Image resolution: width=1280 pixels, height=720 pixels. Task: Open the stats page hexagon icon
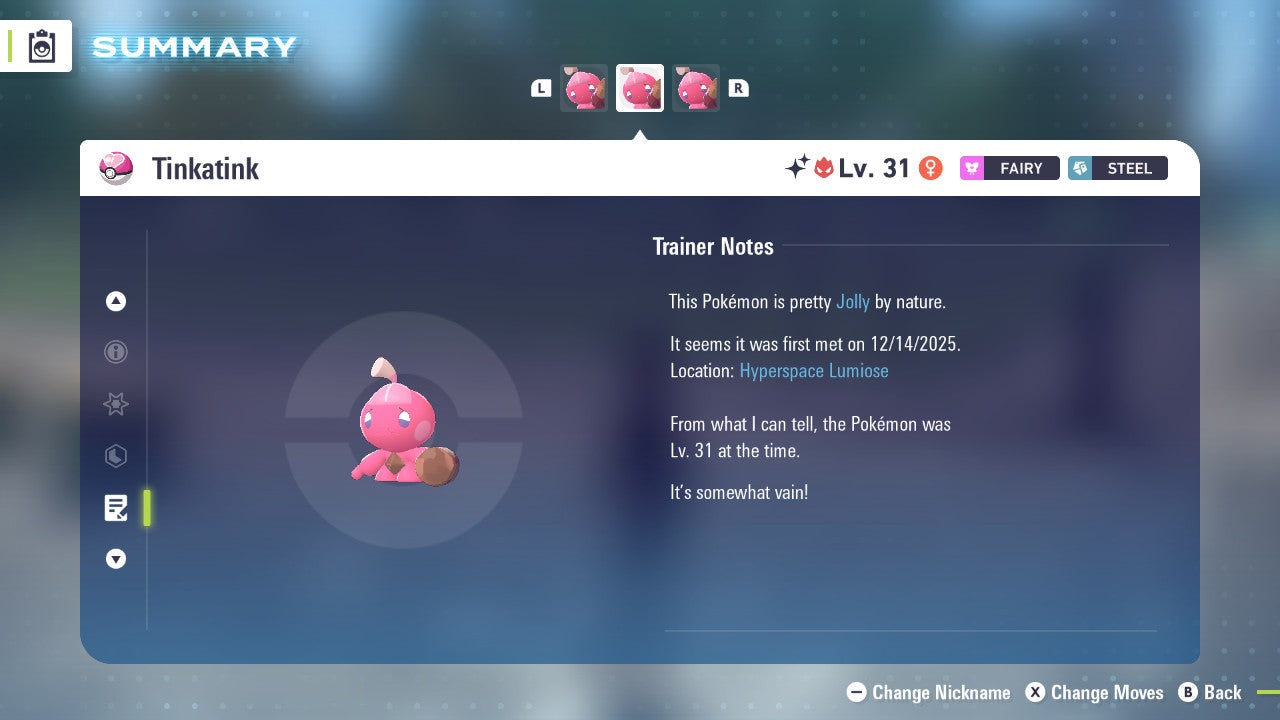click(x=116, y=456)
